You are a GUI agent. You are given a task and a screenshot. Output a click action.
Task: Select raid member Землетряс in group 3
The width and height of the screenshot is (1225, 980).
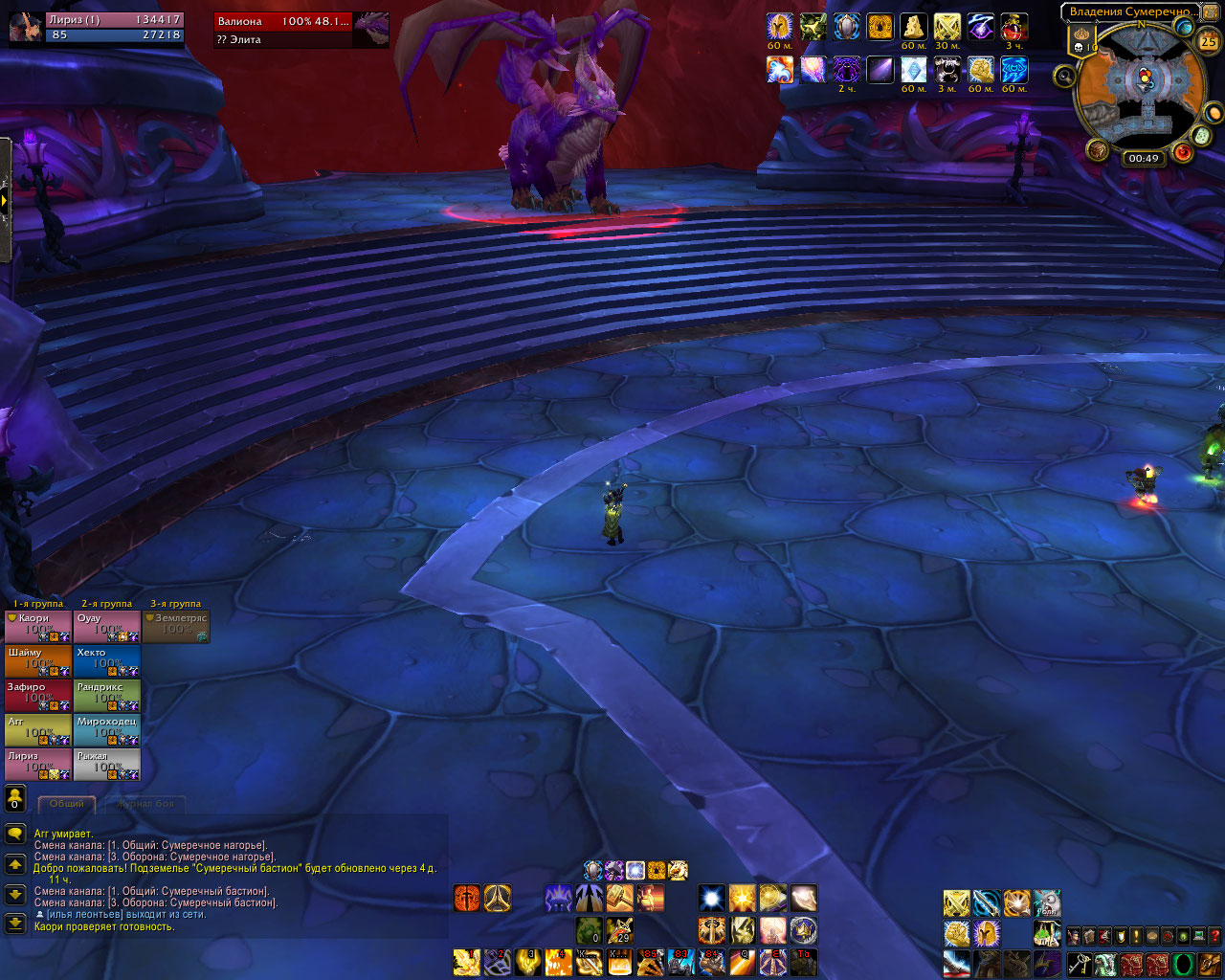pos(176,626)
